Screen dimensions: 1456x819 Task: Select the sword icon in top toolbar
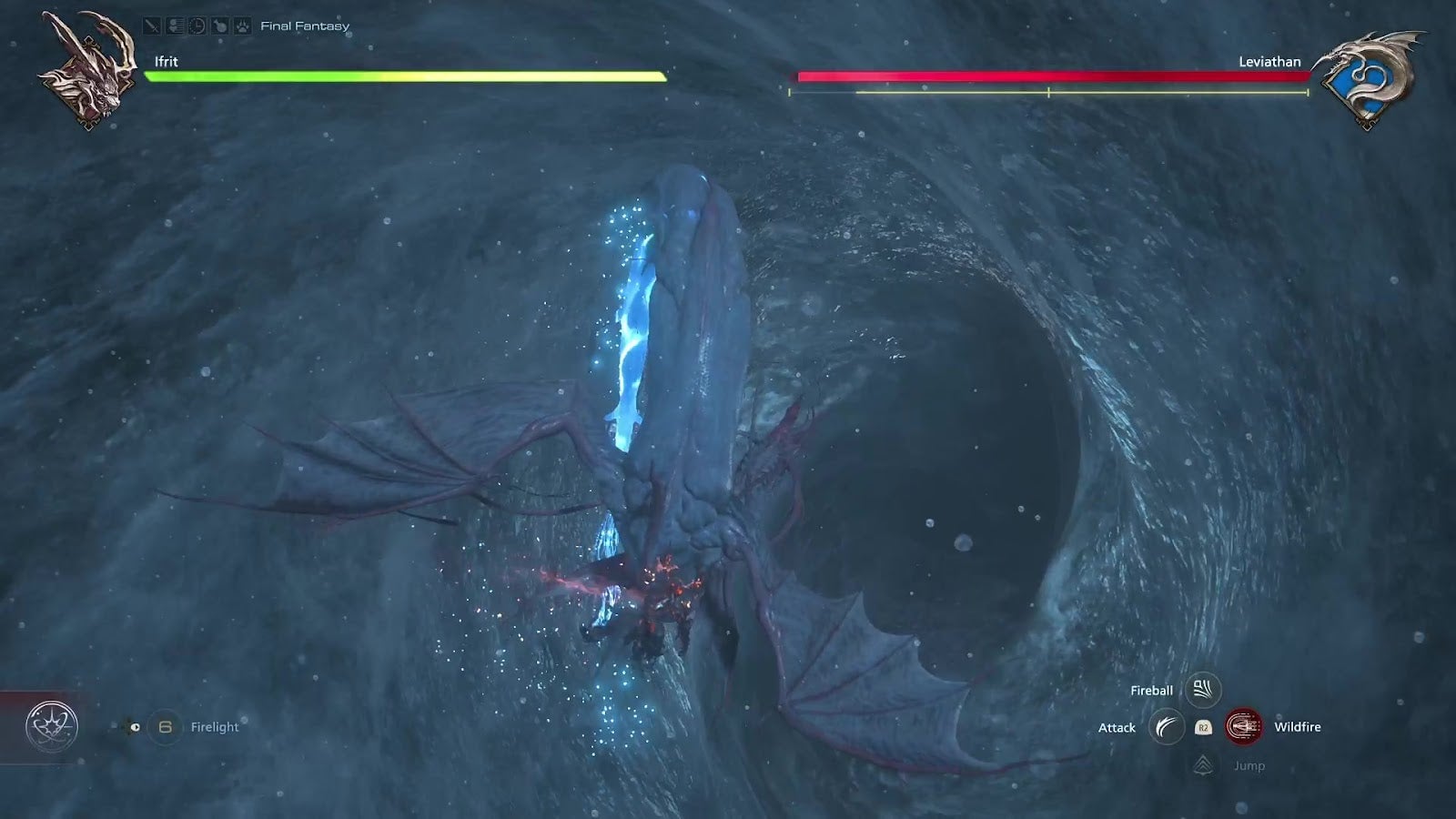coord(152,25)
